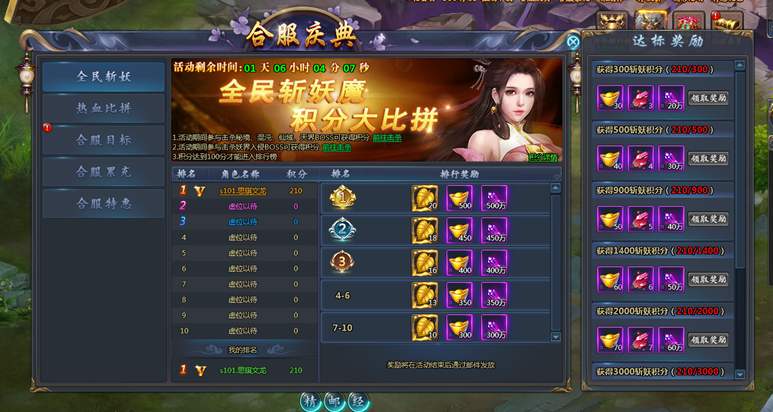
Task: Claim the 900 斩妖积分 reward
Action: coord(708,218)
